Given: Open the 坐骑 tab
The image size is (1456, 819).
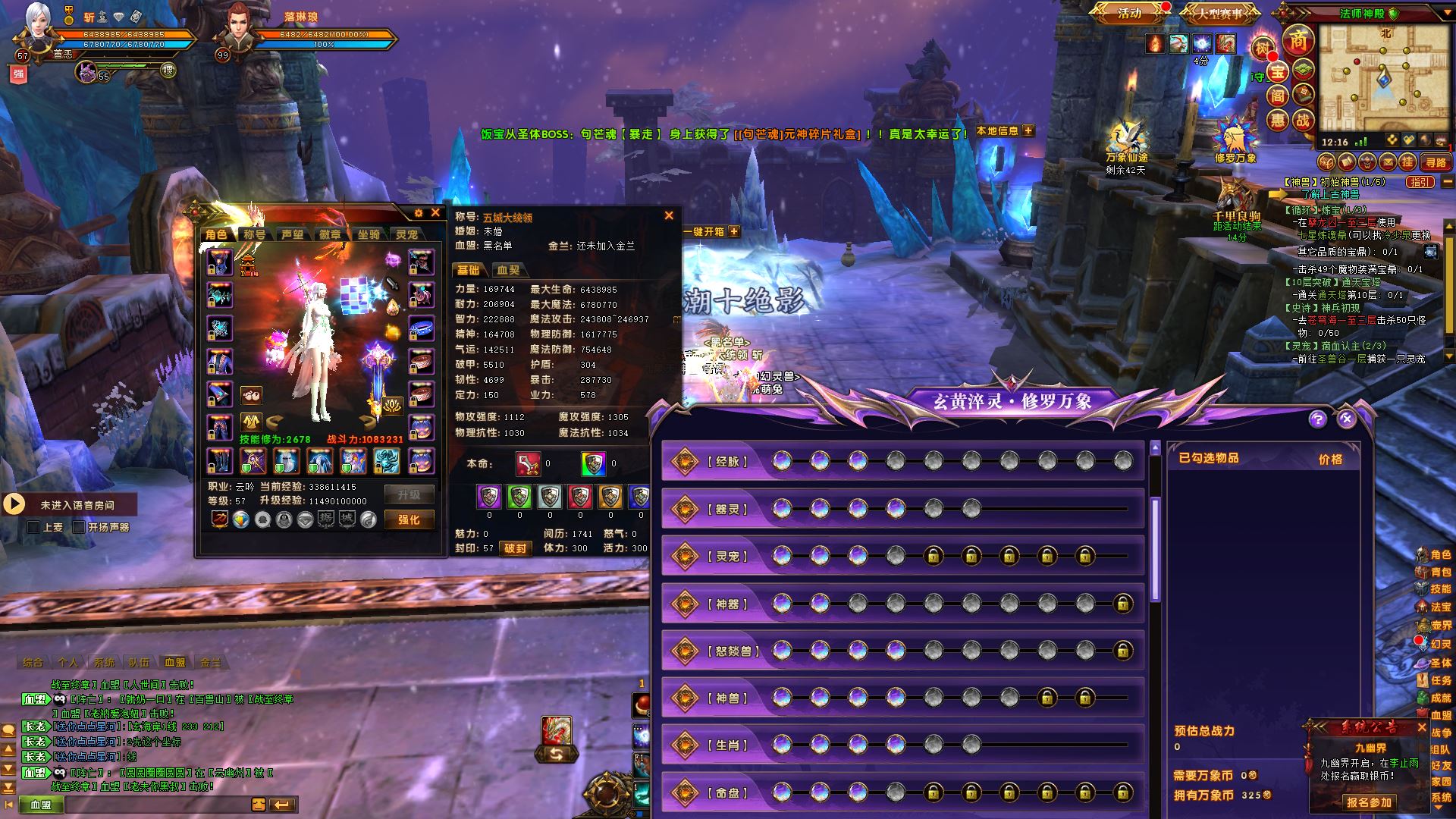Looking at the screenshot, I should [369, 234].
